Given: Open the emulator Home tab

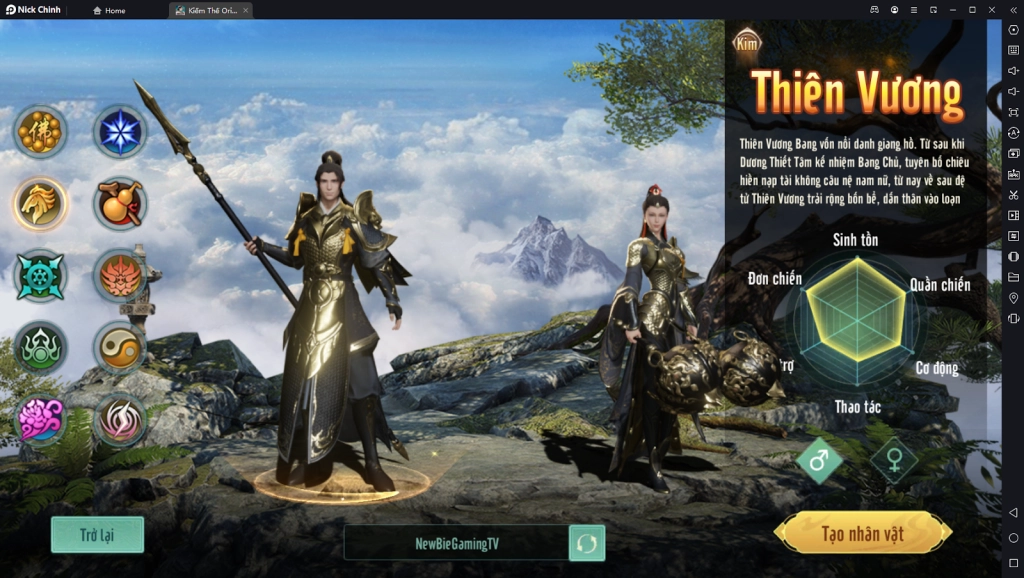Looking at the screenshot, I should (109, 10).
